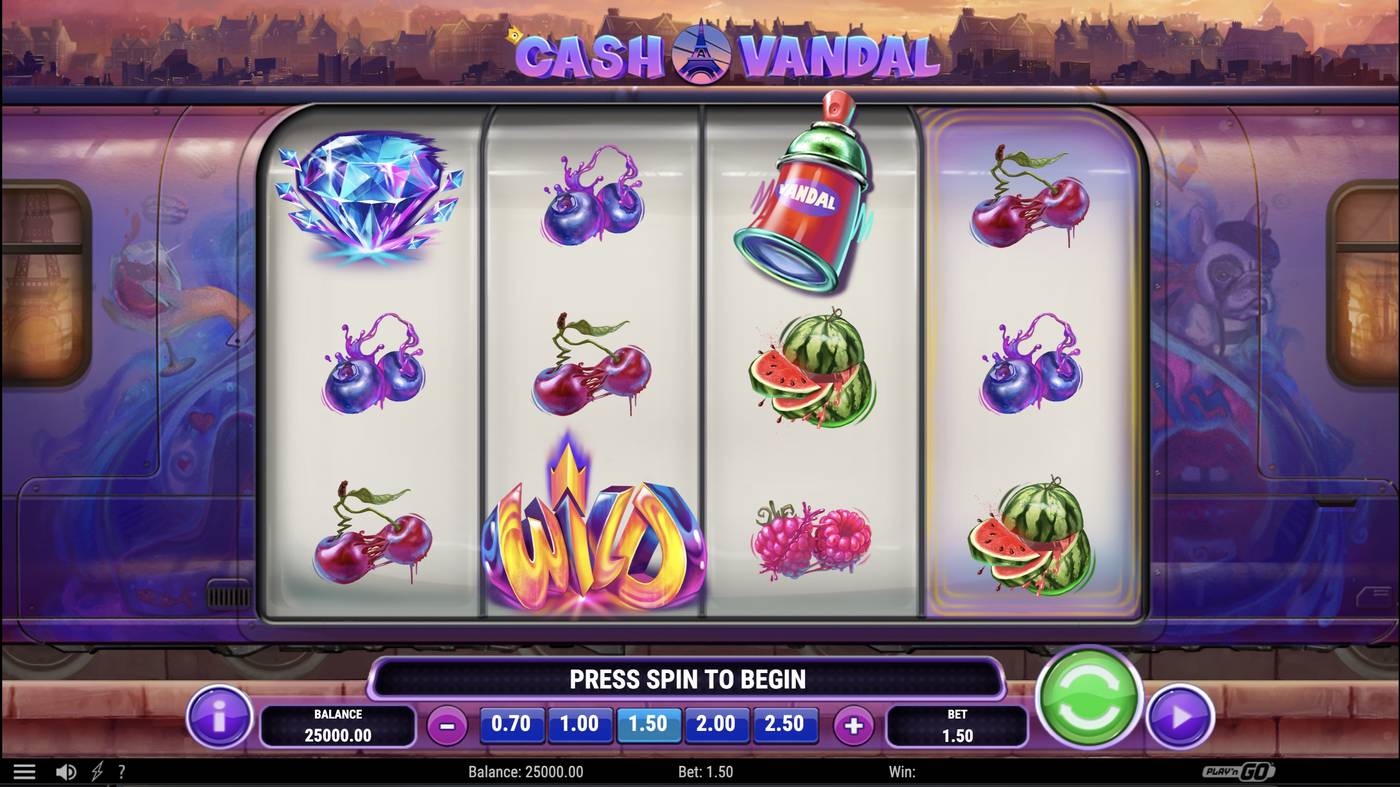
Task: Select the 0.70 bet chip
Action: (x=512, y=723)
